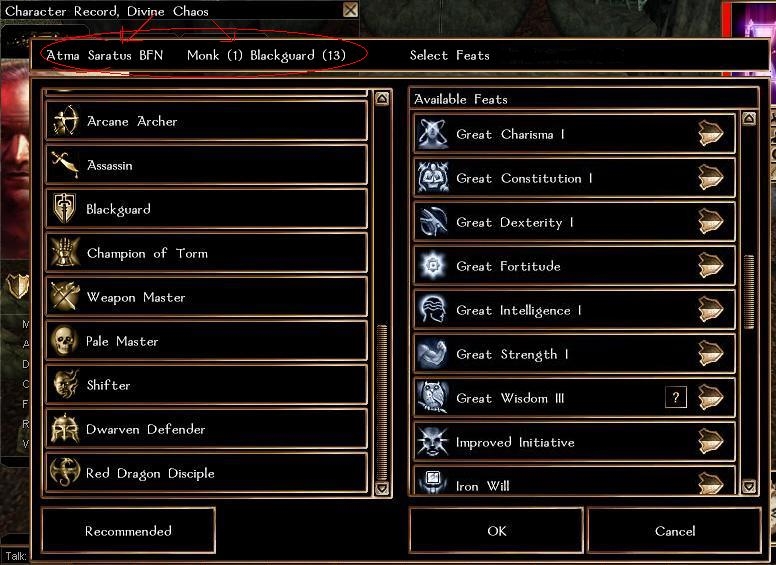The image size is (776, 565).
Task: Add the Great Constitution I feat
Action: [710, 179]
